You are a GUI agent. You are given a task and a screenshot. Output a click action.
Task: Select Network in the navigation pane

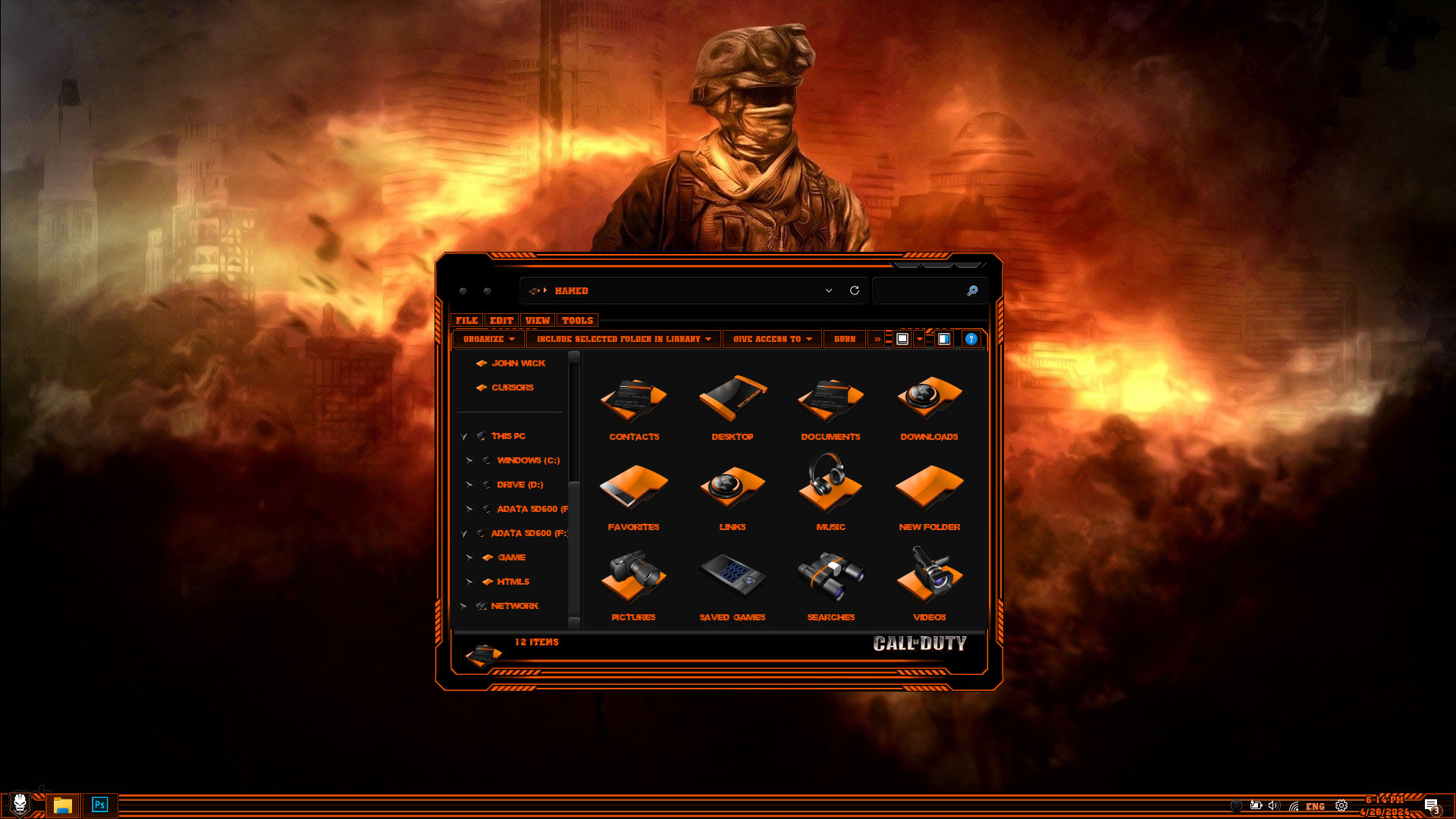[514, 606]
